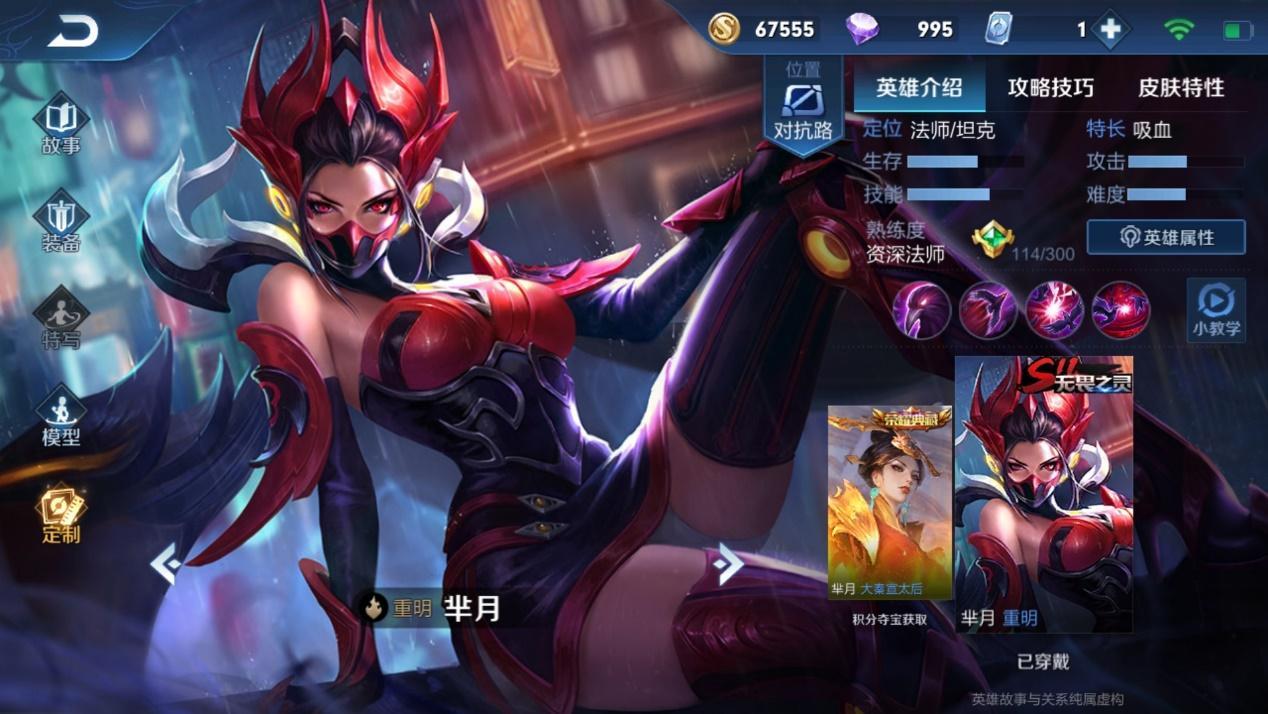
Task: Open the 英雄属性 hero attributes button
Action: pos(1166,237)
